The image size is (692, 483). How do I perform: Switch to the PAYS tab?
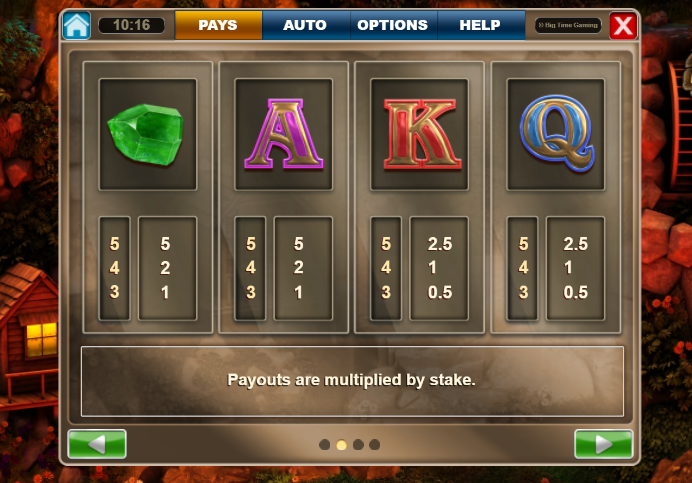218,25
